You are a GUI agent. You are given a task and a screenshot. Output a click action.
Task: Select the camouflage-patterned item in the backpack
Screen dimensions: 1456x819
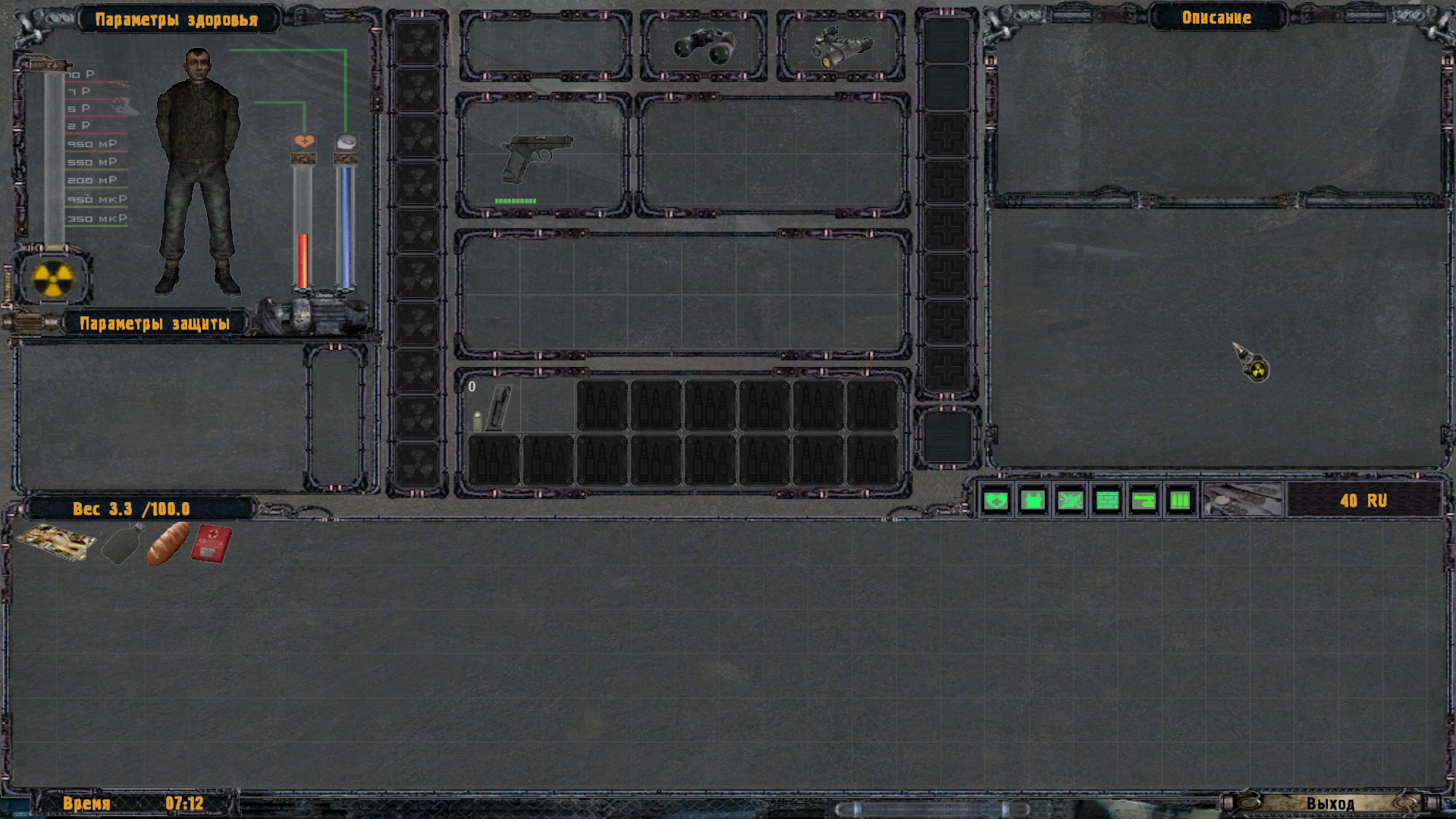coord(55,541)
